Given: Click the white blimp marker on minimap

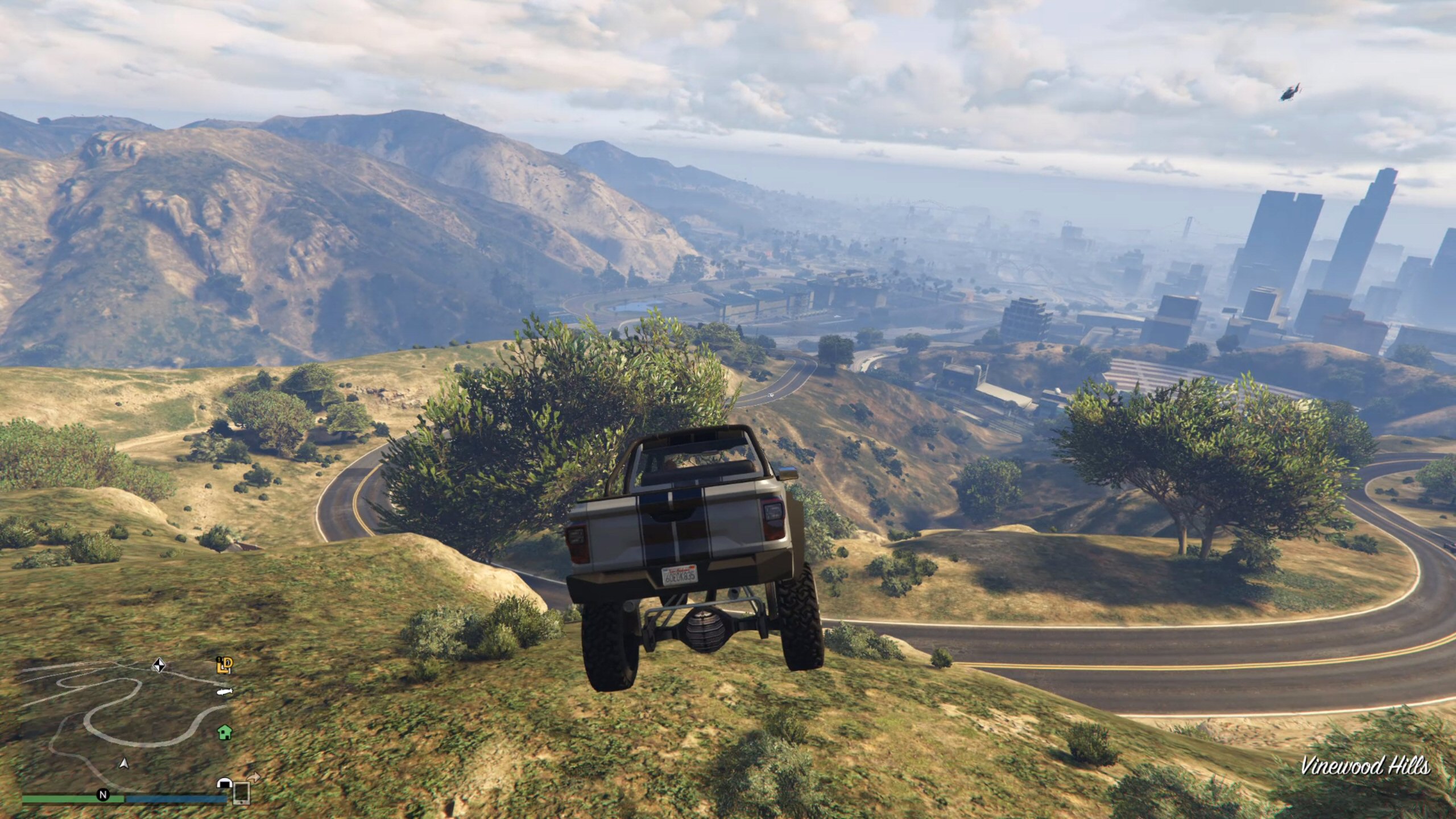Looking at the screenshot, I should (224, 692).
